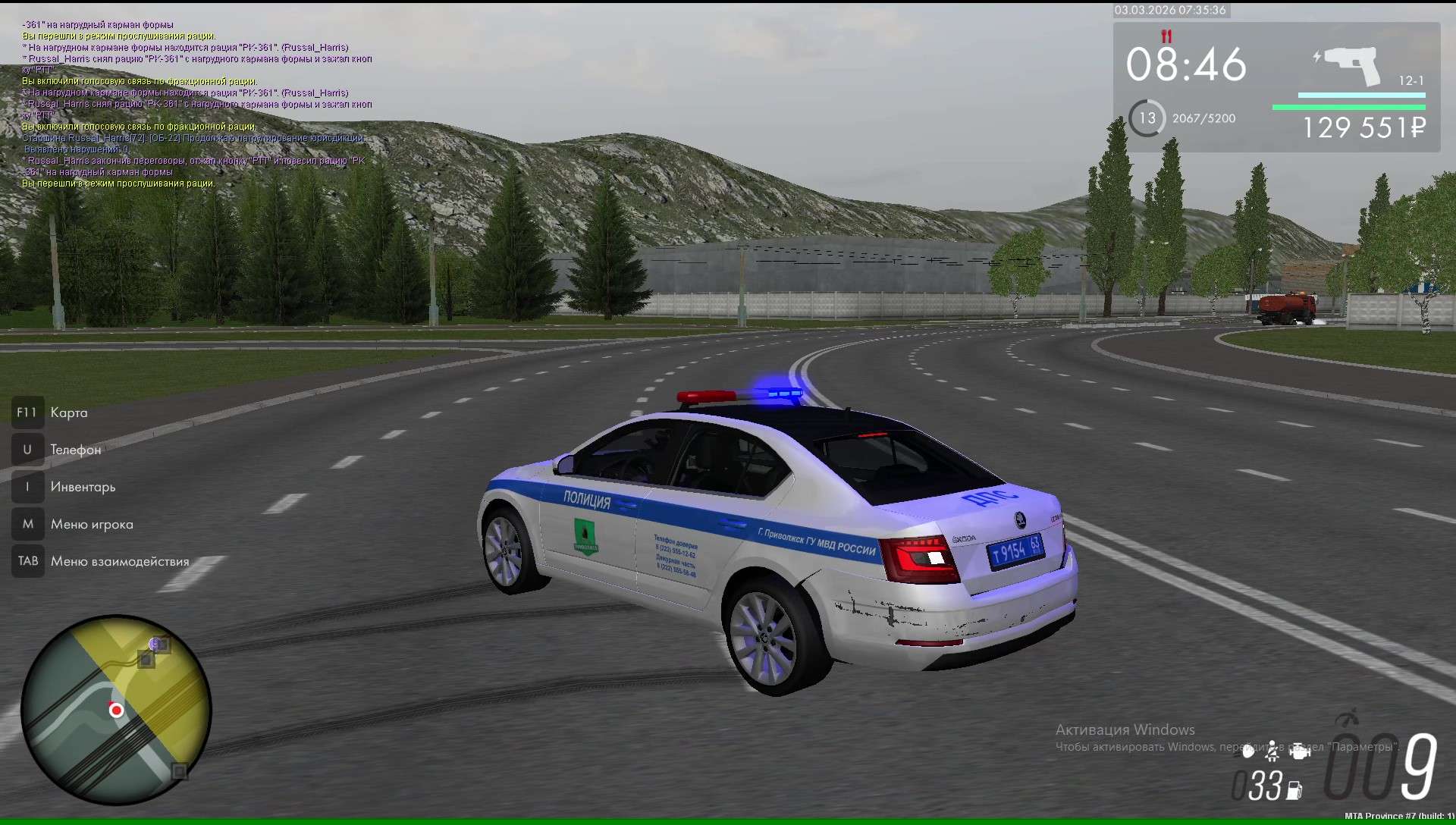The height and width of the screenshot is (825, 1456).
Task: Click the circular minimap
Action: [116, 709]
